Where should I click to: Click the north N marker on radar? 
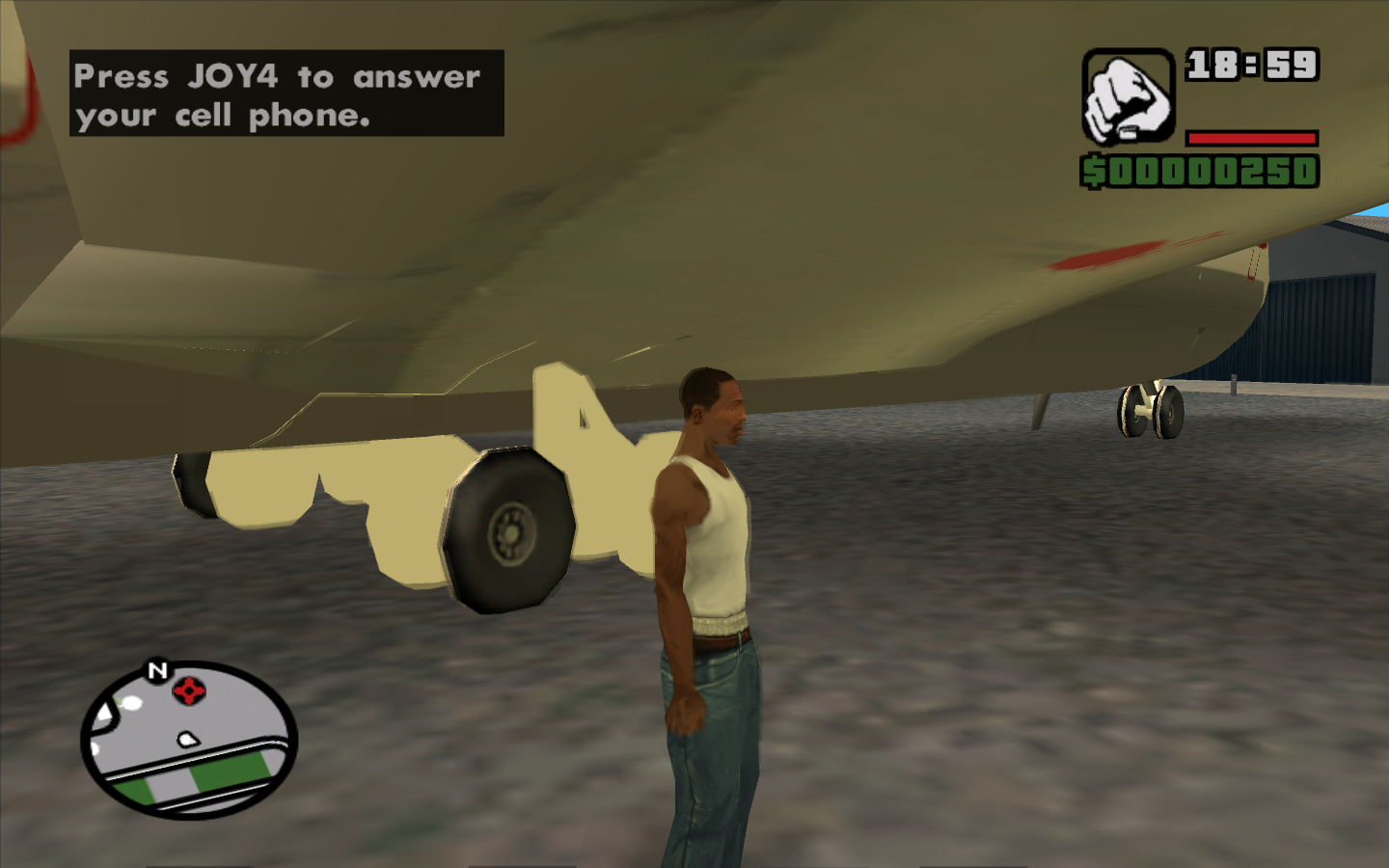157,670
